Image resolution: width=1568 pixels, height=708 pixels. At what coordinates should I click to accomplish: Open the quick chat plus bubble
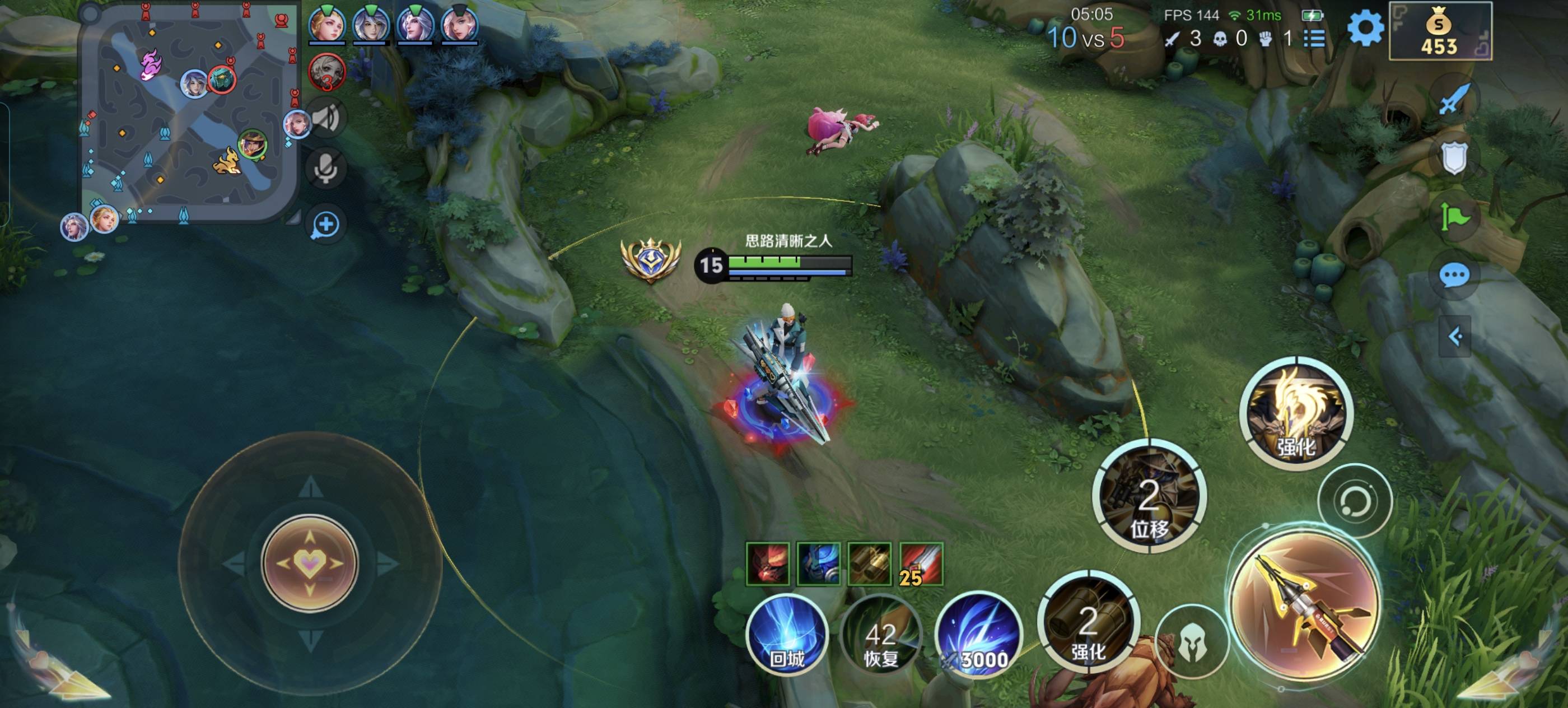pos(326,225)
